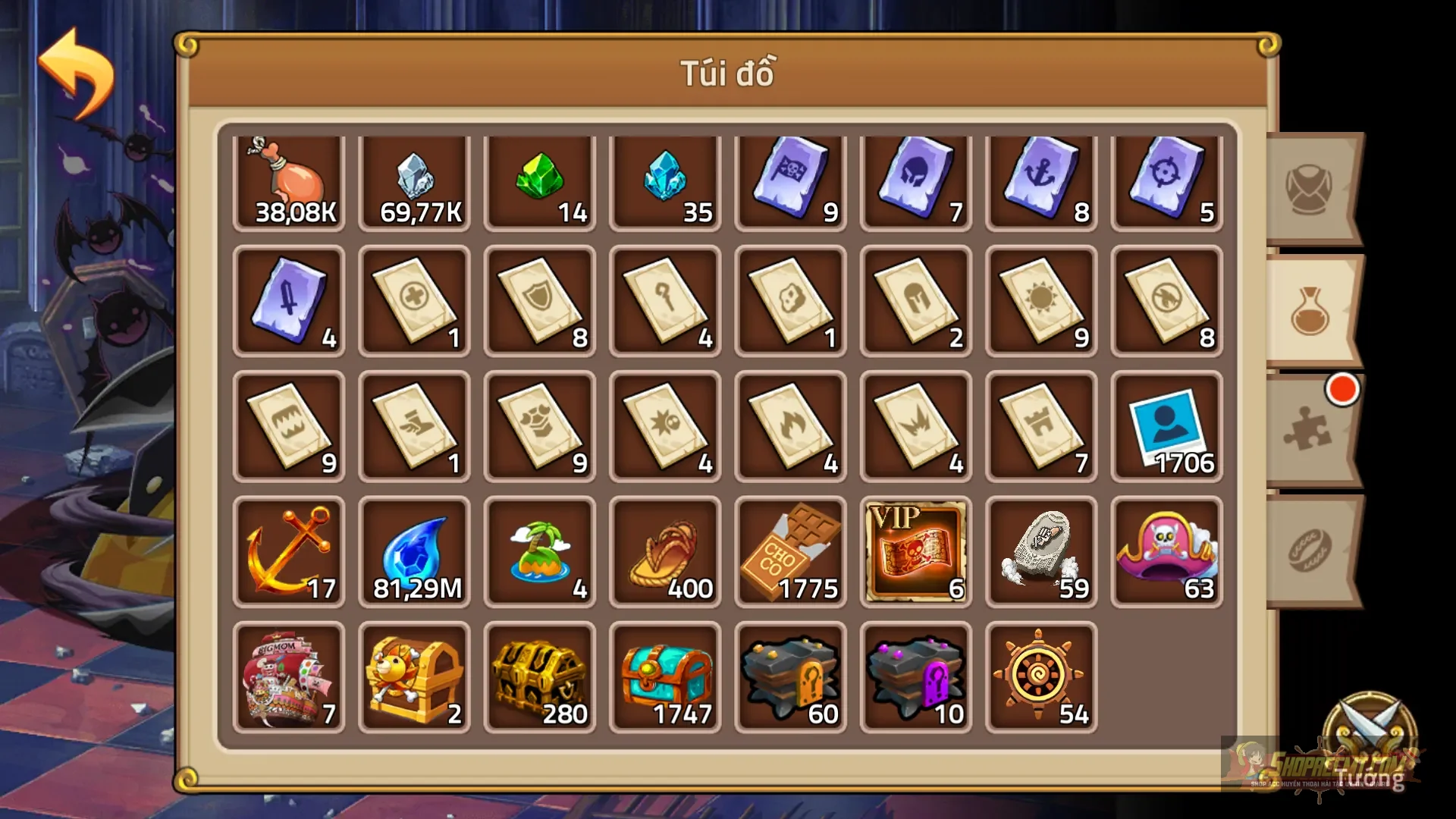Click the chocolate bar item showing 1775

pos(789,550)
